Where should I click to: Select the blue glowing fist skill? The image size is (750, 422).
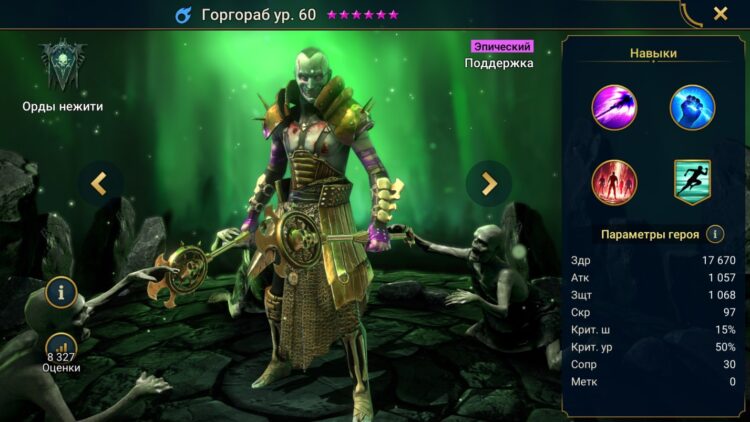click(692, 107)
